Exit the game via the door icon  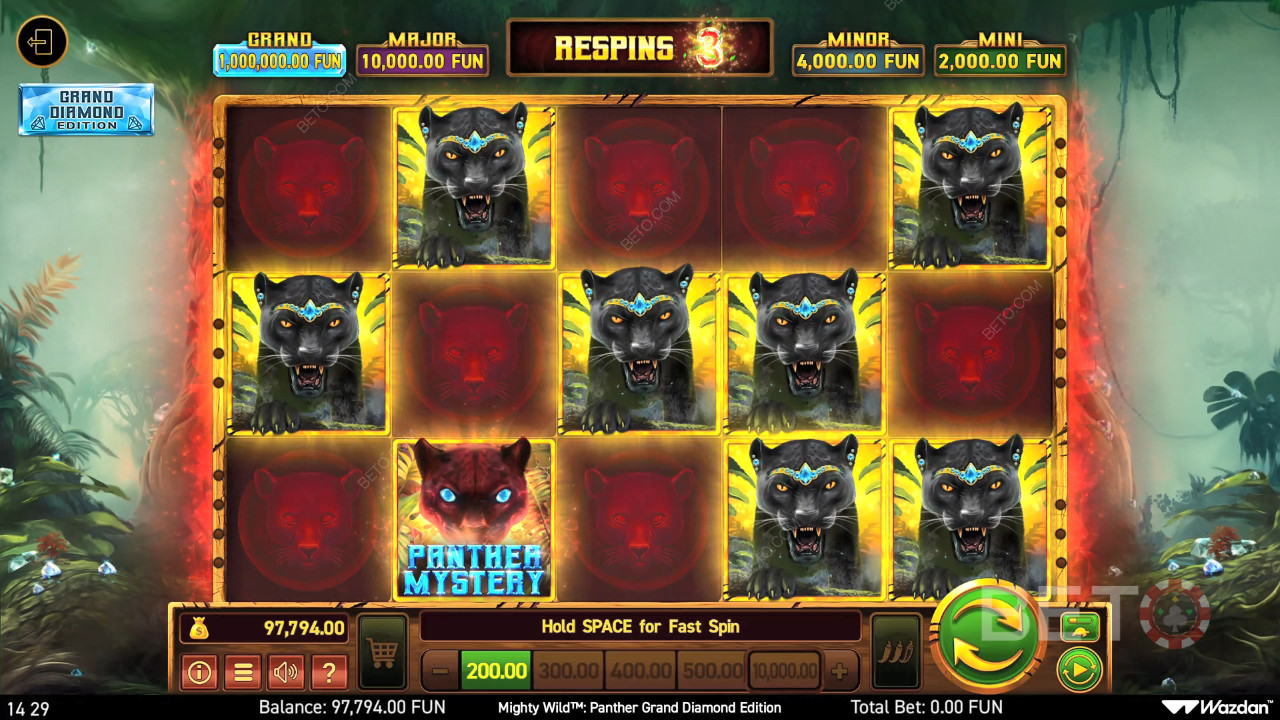tap(42, 42)
